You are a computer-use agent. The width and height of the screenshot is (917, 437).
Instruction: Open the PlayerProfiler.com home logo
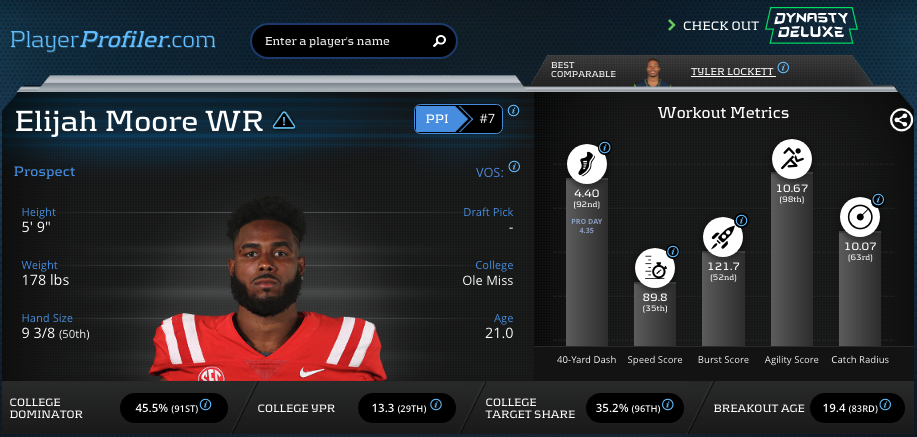[x=113, y=40]
